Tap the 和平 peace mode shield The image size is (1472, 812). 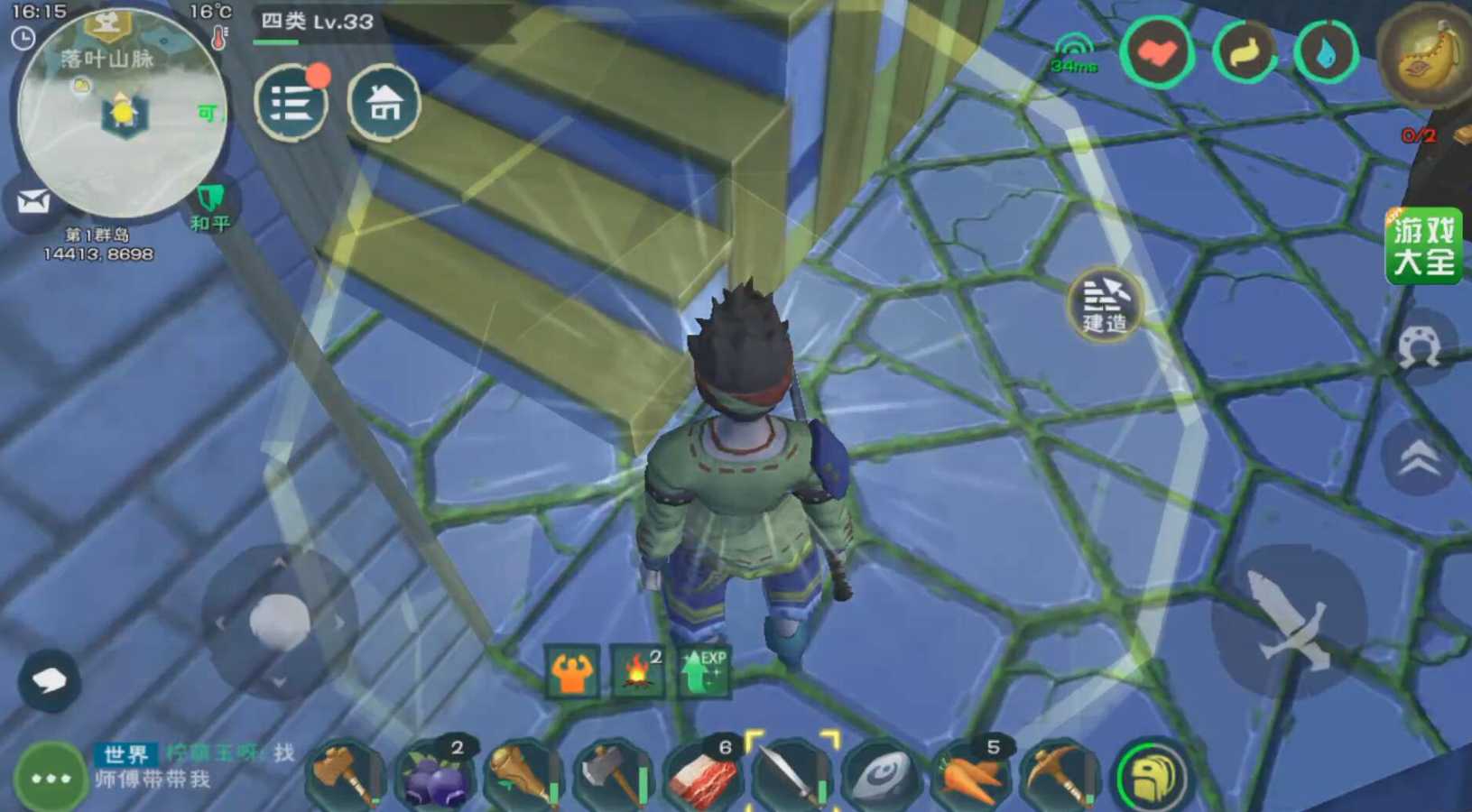coord(210,207)
